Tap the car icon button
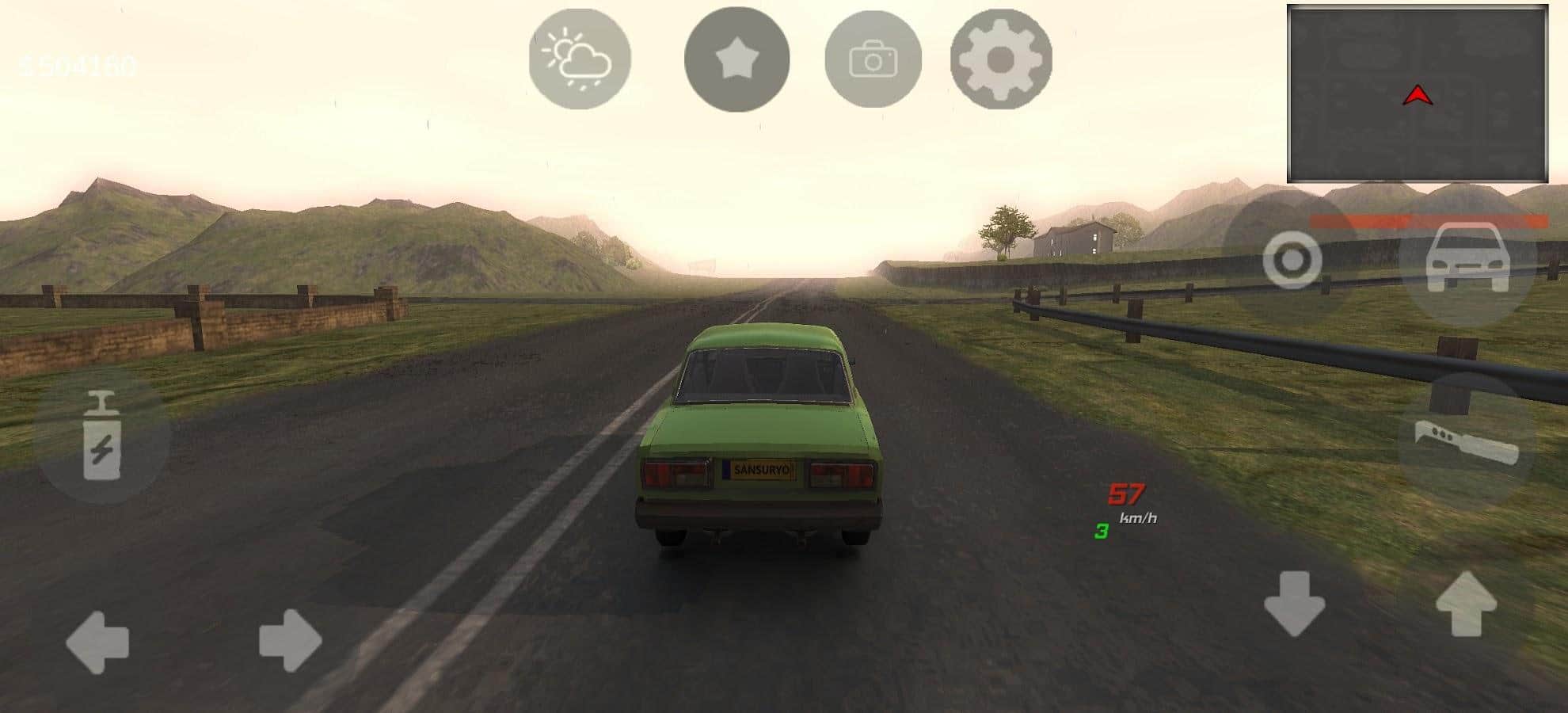Screen dimensions: 1568x713 pyautogui.click(x=1466, y=258)
